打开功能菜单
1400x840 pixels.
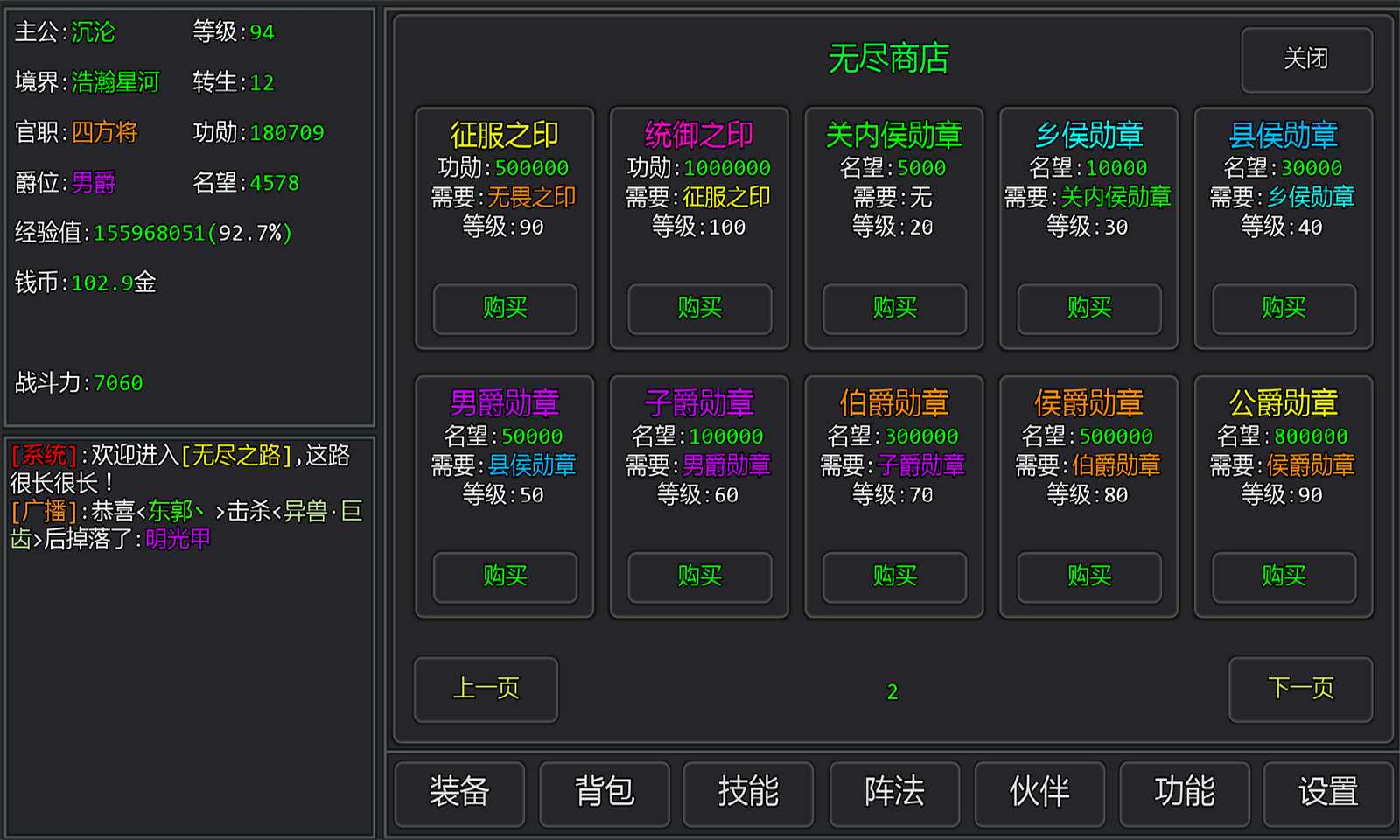(1185, 793)
